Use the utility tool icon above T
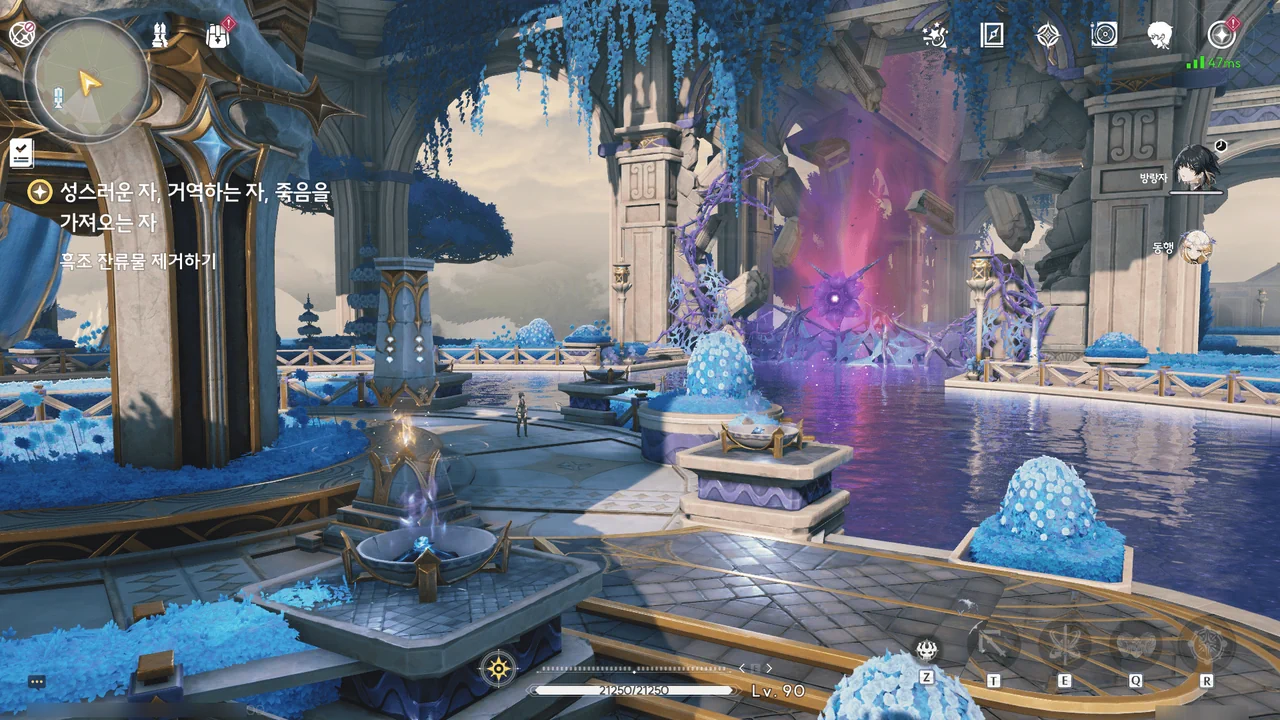Screen dimensions: 1280x720 [x=994, y=645]
